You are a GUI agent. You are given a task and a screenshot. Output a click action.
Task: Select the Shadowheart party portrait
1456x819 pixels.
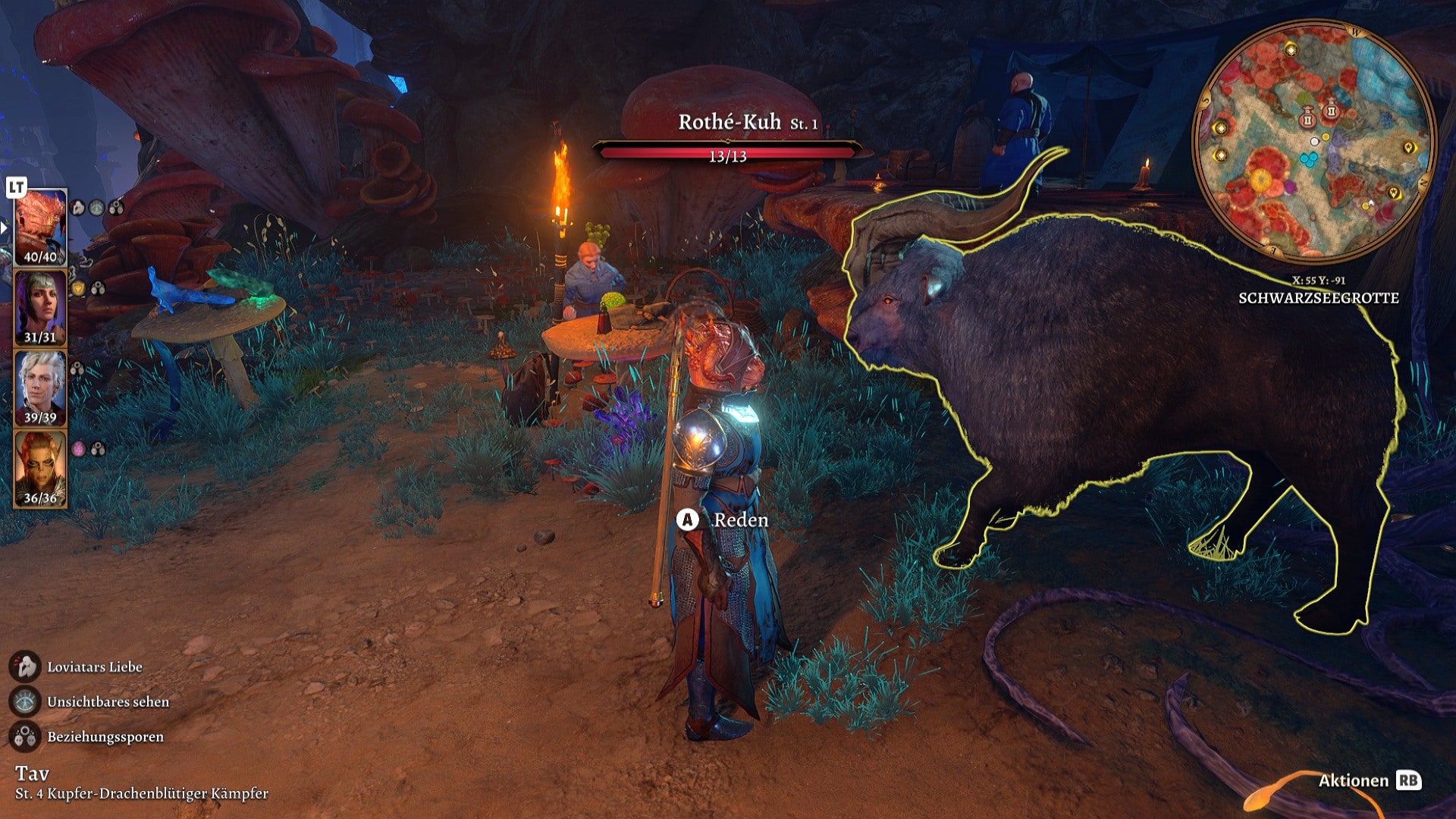coord(40,308)
